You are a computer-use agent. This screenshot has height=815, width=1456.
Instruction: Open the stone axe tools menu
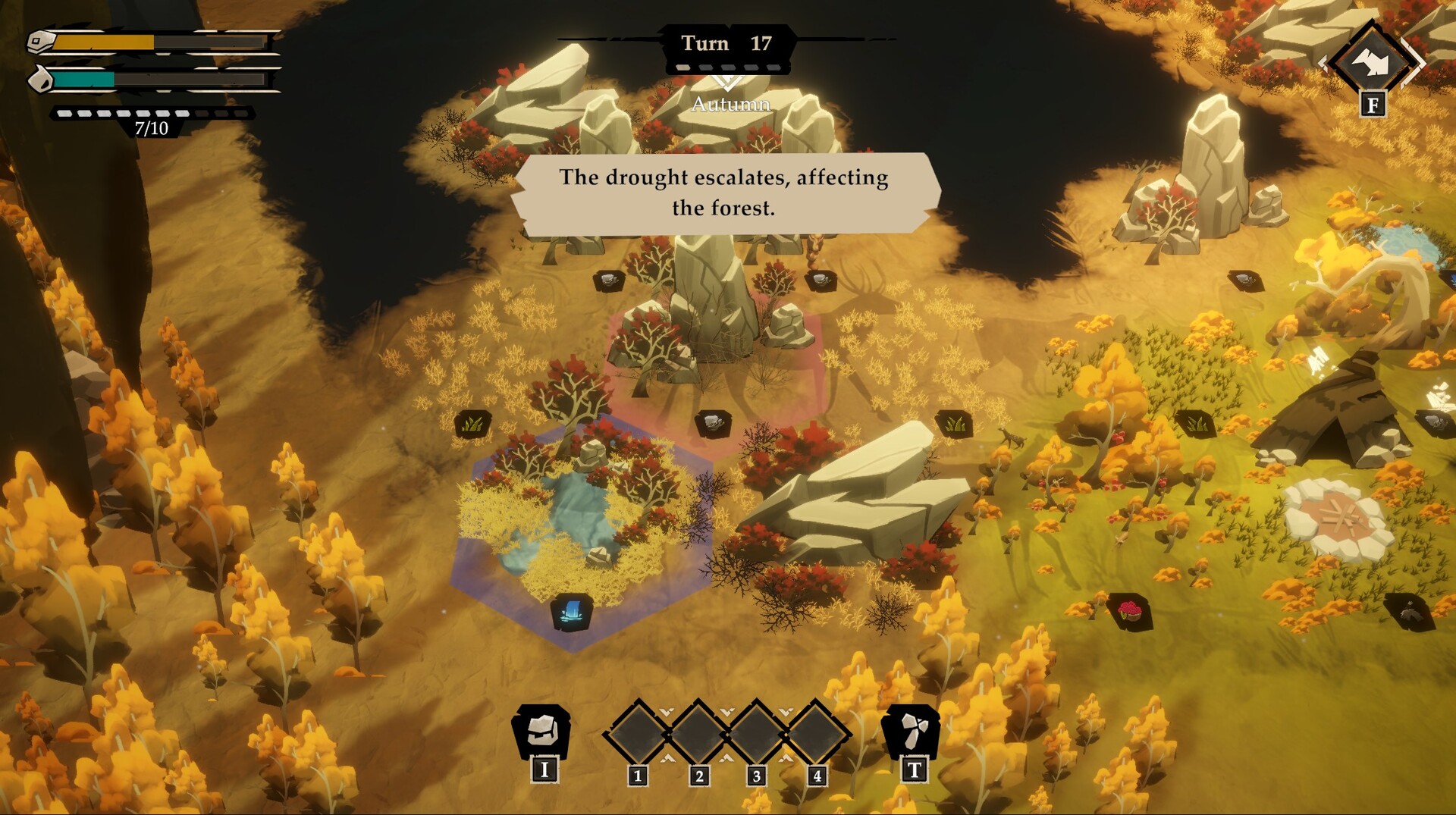click(x=912, y=731)
